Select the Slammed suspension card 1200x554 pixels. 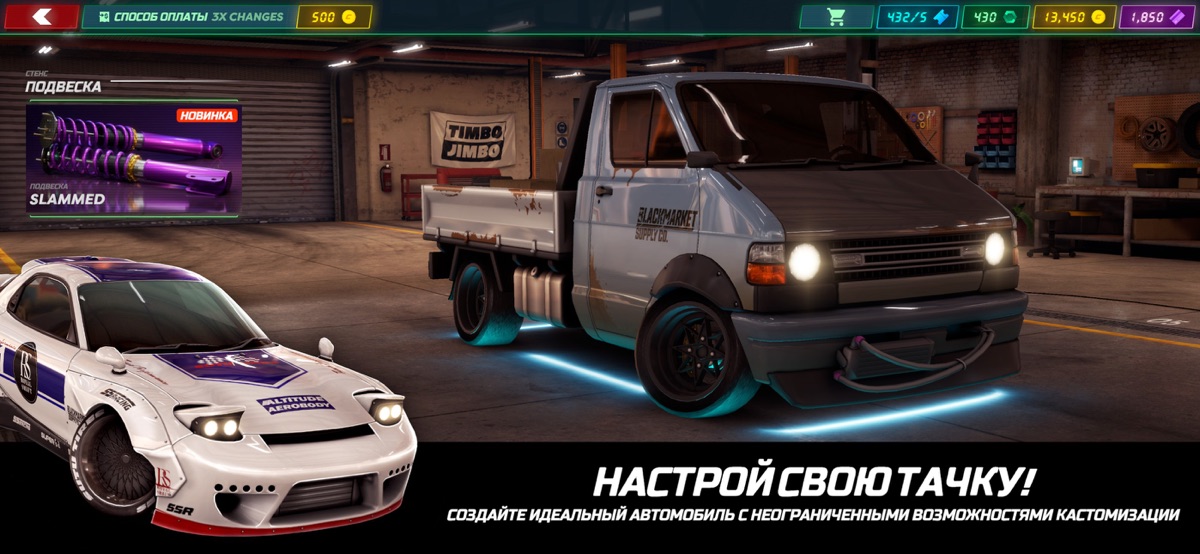[x=133, y=159]
